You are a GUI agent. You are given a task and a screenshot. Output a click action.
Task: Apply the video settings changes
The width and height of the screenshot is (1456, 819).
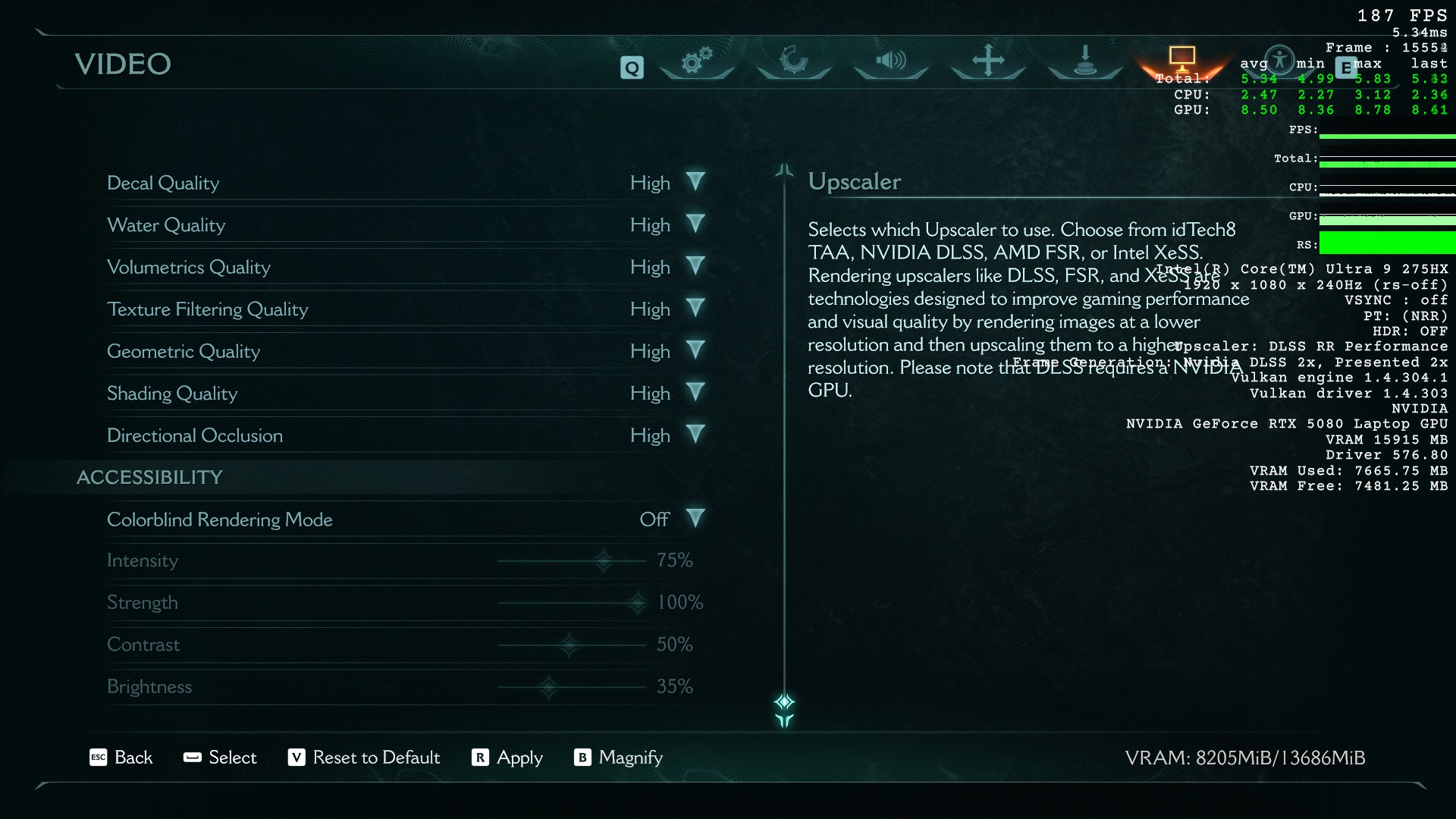pyautogui.click(x=507, y=758)
